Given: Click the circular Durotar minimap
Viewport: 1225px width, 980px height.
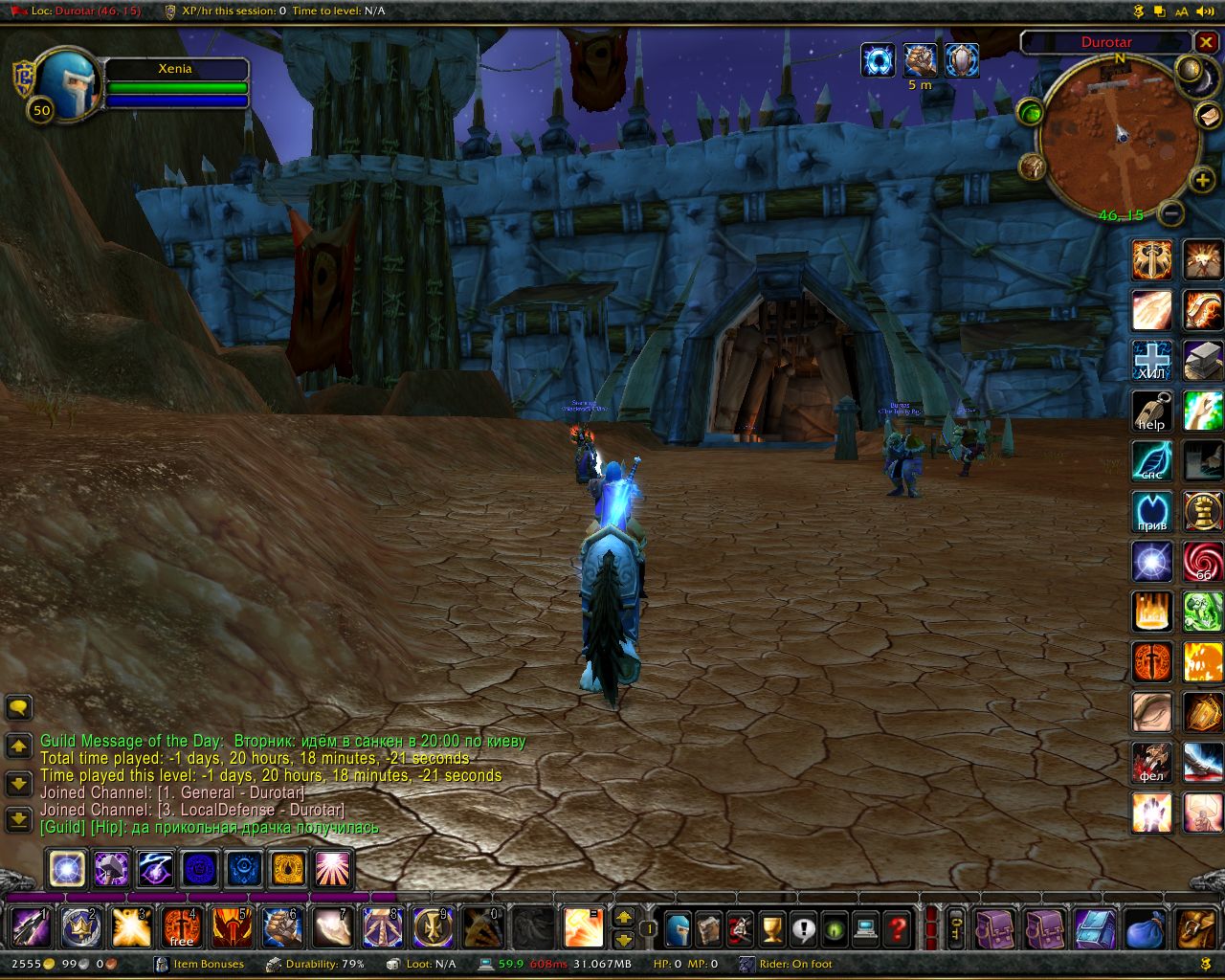Looking at the screenshot, I should (x=1118, y=136).
